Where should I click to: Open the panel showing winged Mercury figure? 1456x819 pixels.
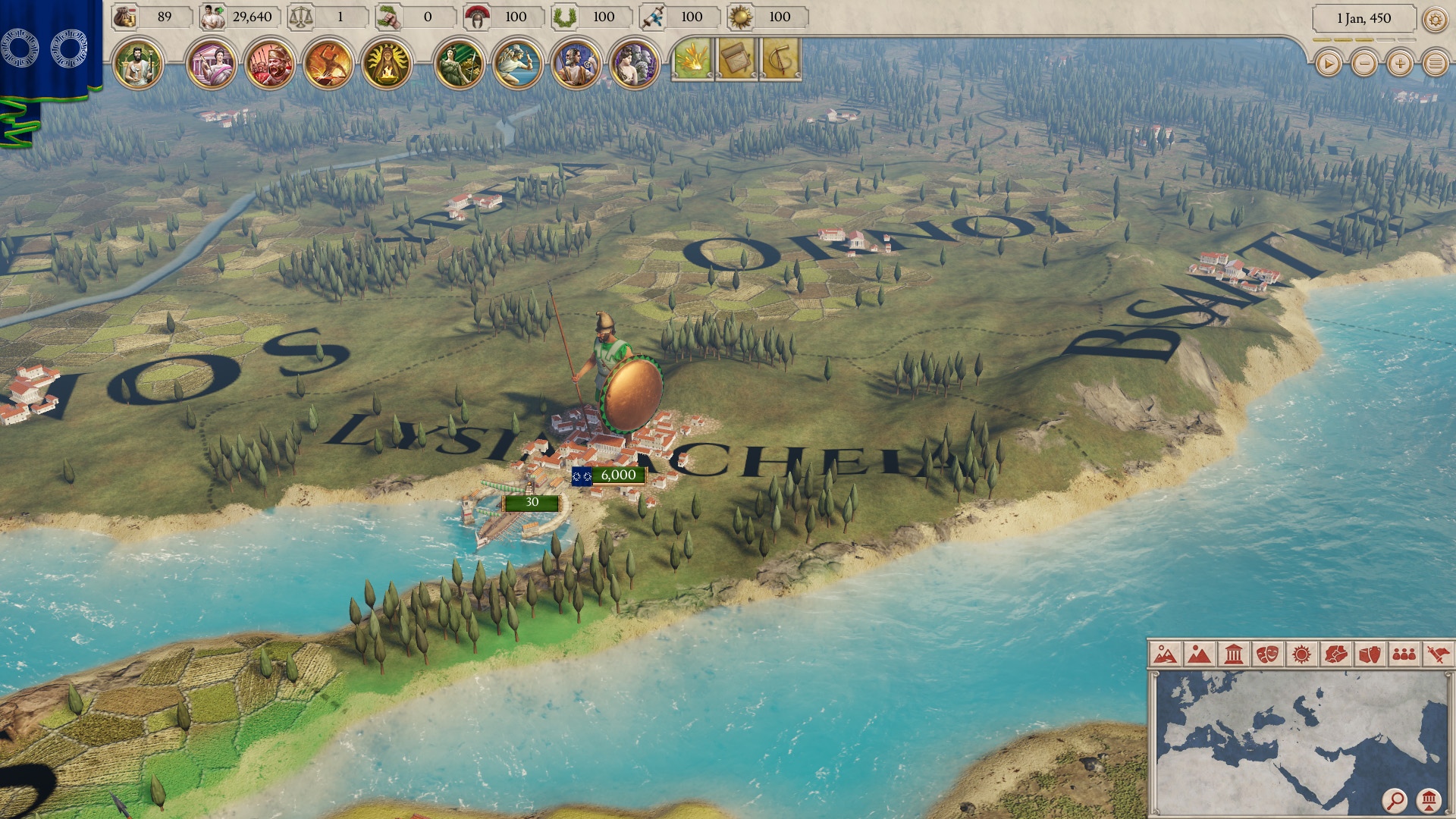[517, 64]
